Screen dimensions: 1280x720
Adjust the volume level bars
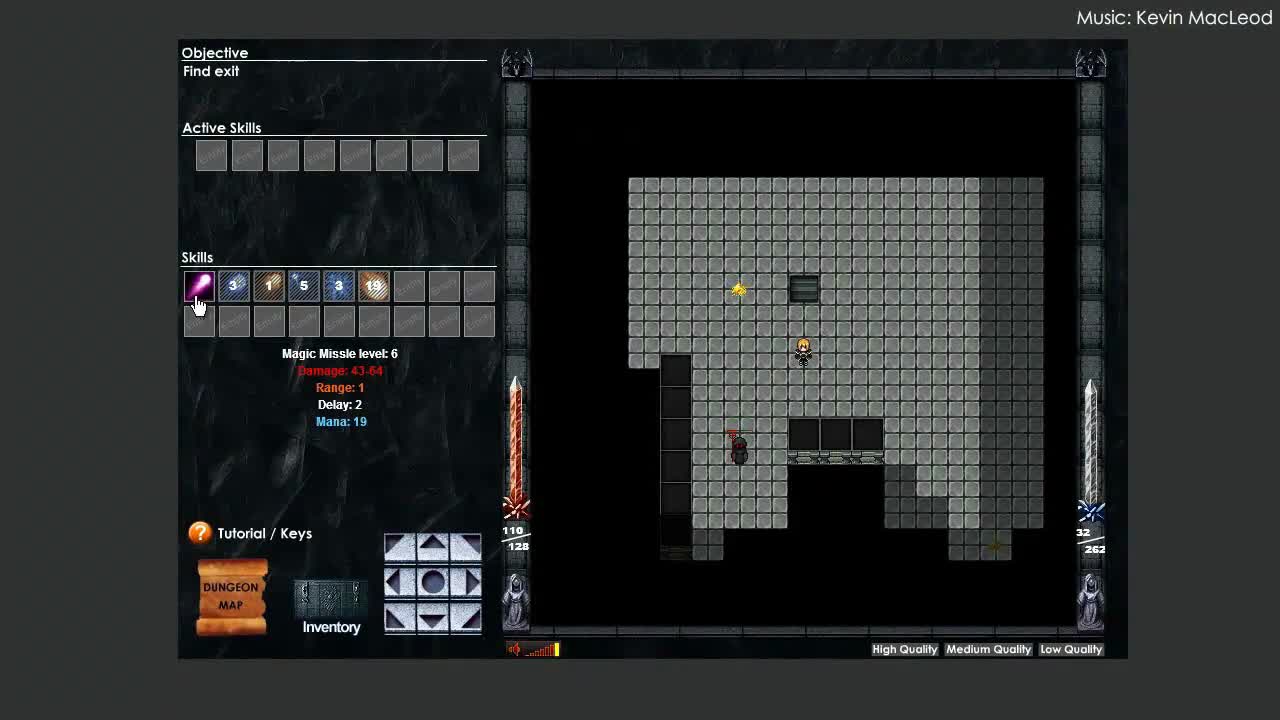click(x=543, y=649)
